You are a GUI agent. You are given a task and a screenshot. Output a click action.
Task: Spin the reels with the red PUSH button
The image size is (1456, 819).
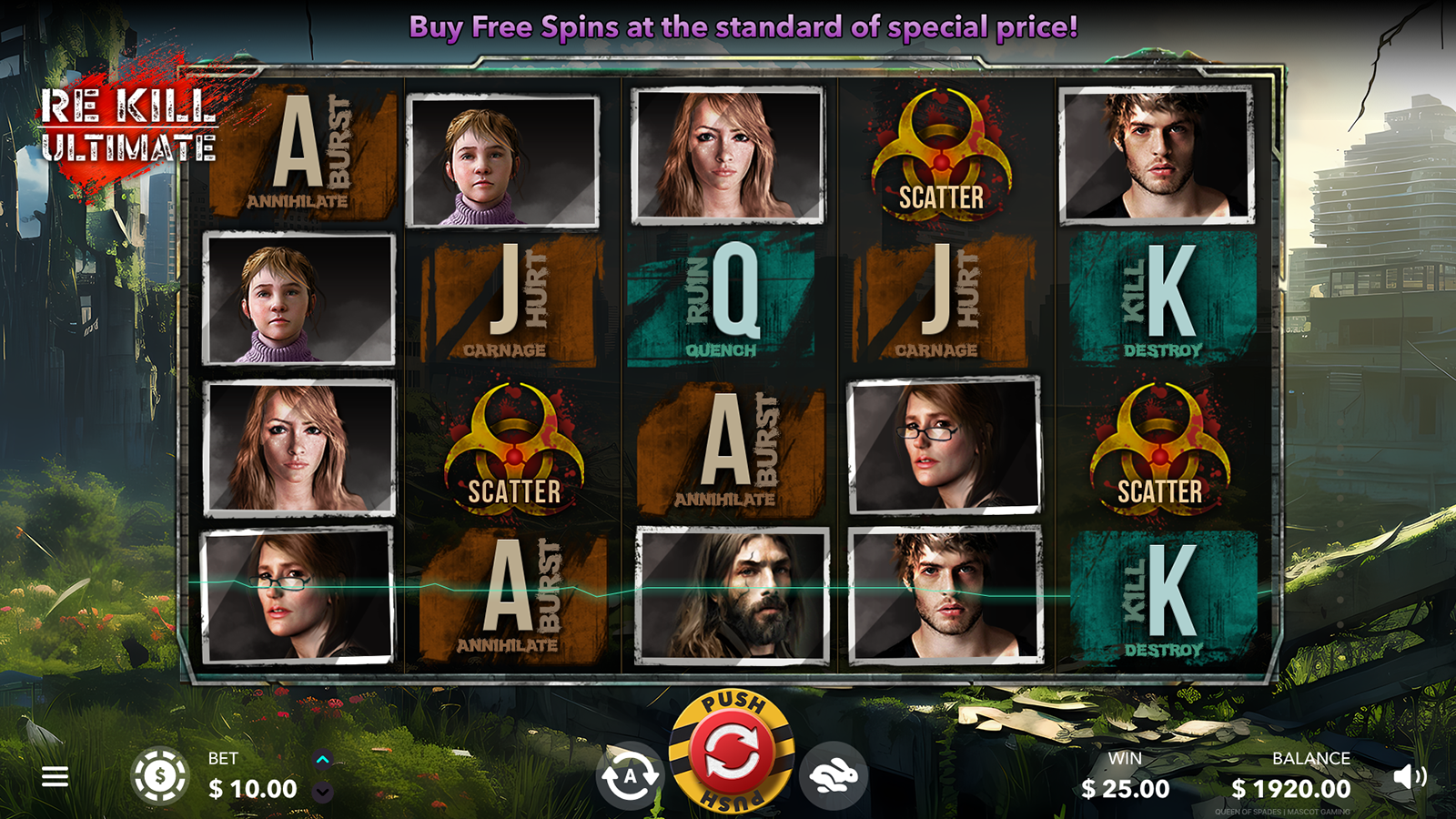coord(731,752)
